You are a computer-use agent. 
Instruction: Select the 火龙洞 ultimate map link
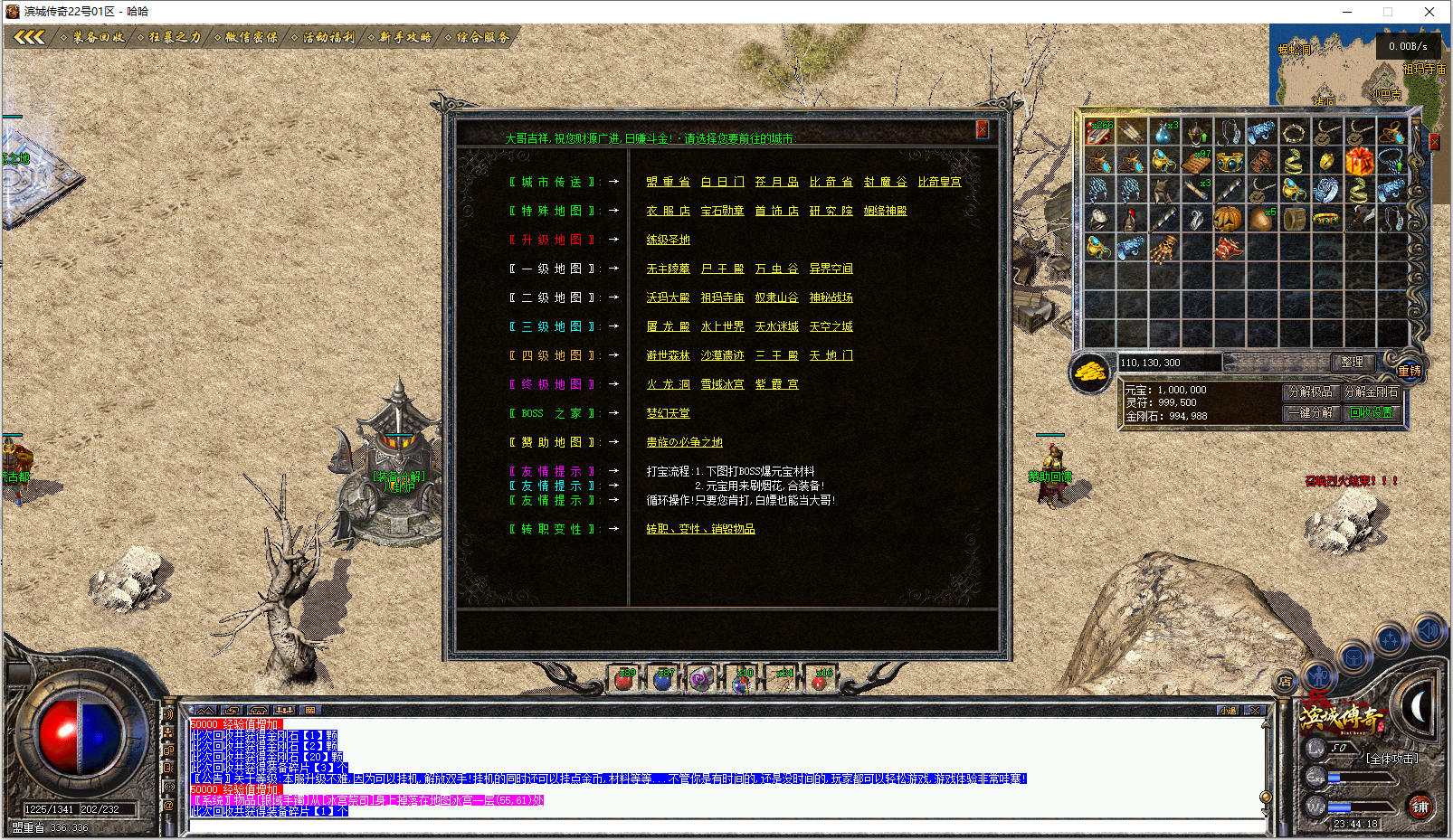668,384
